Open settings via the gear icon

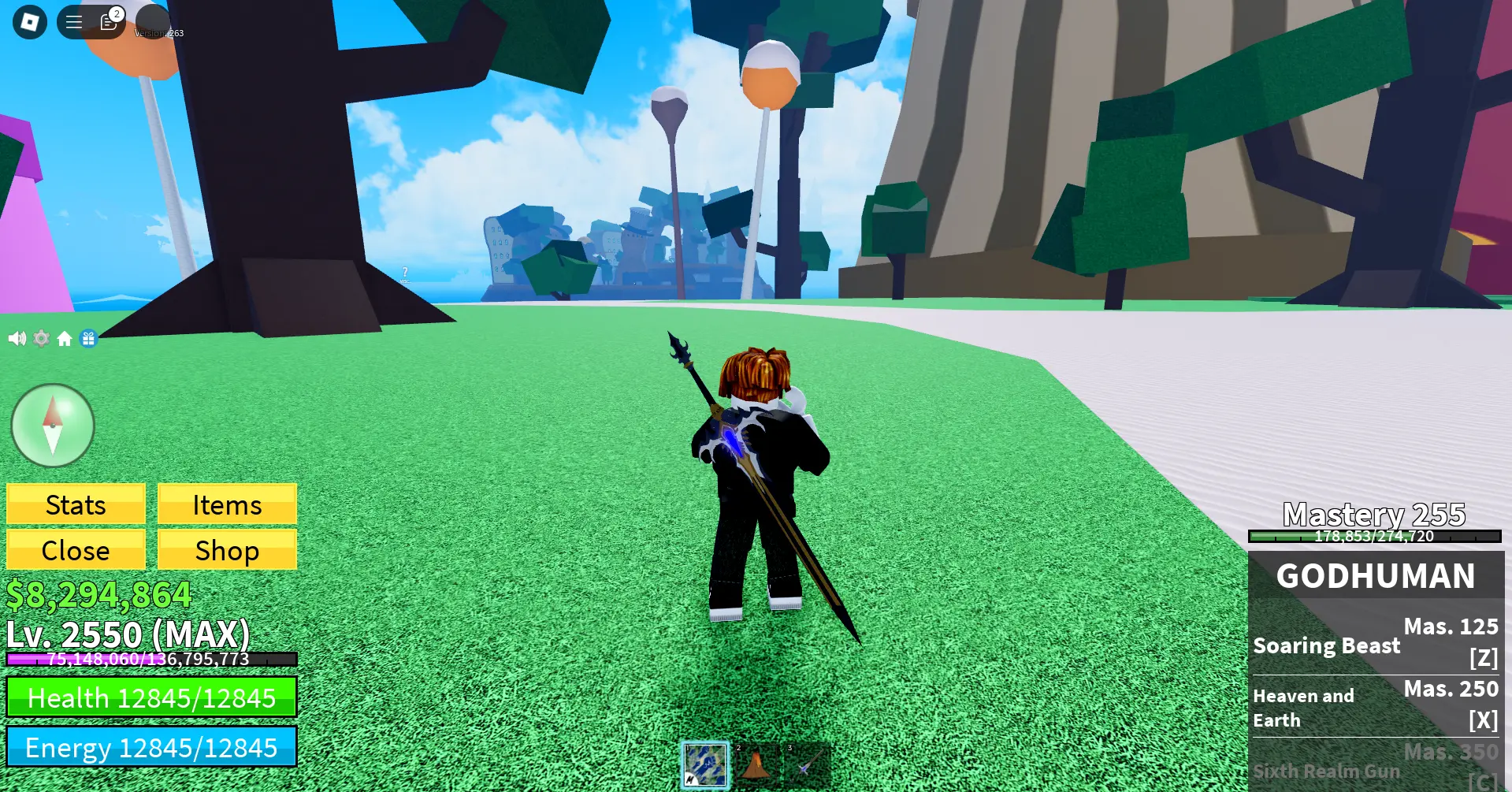(x=42, y=337)
